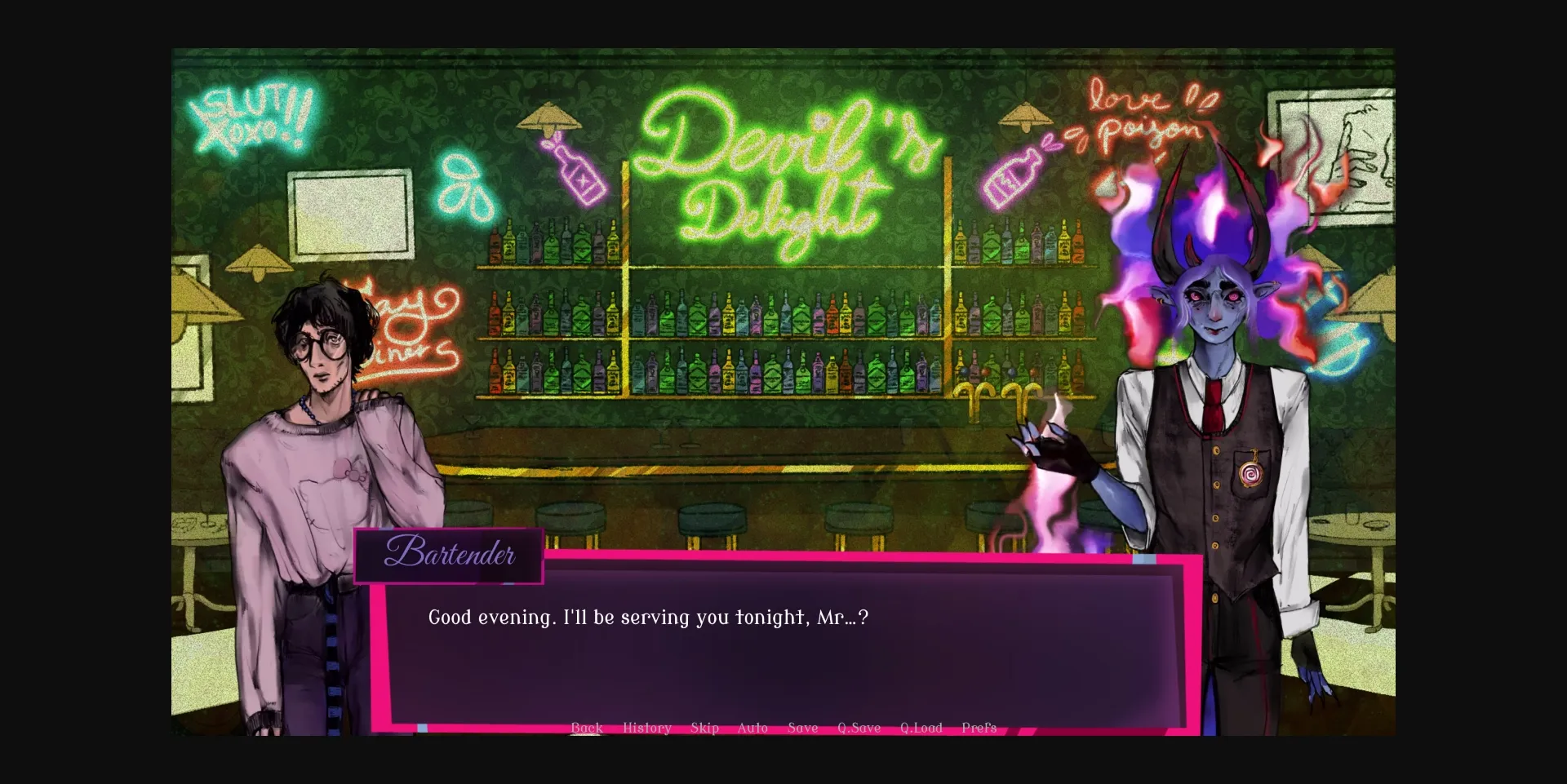Viewport: 1567px width, 784px height.
Task: Load the latest quick save via Q.Load
Action: pos(921,728)
